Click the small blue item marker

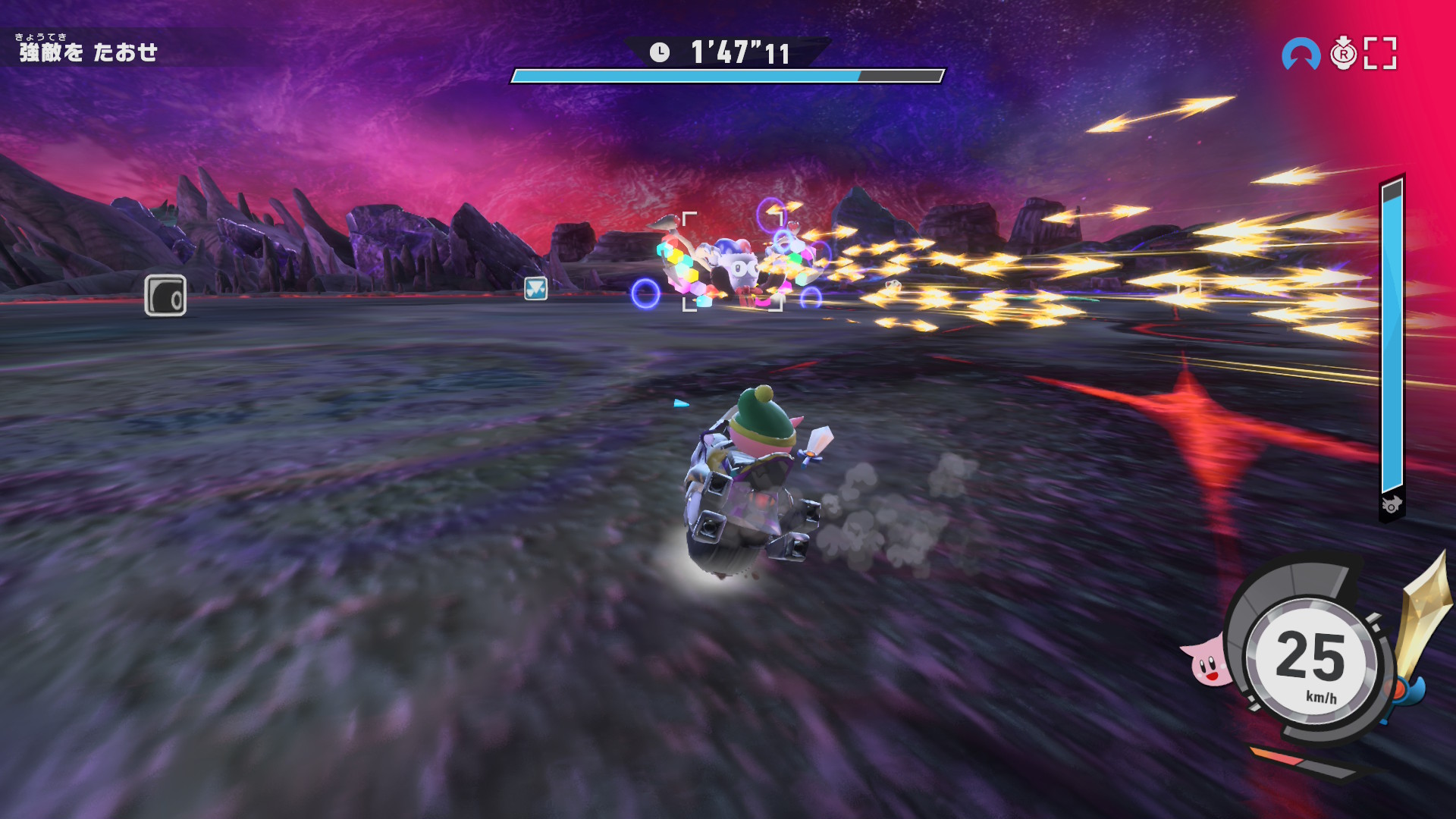point(535,288)
